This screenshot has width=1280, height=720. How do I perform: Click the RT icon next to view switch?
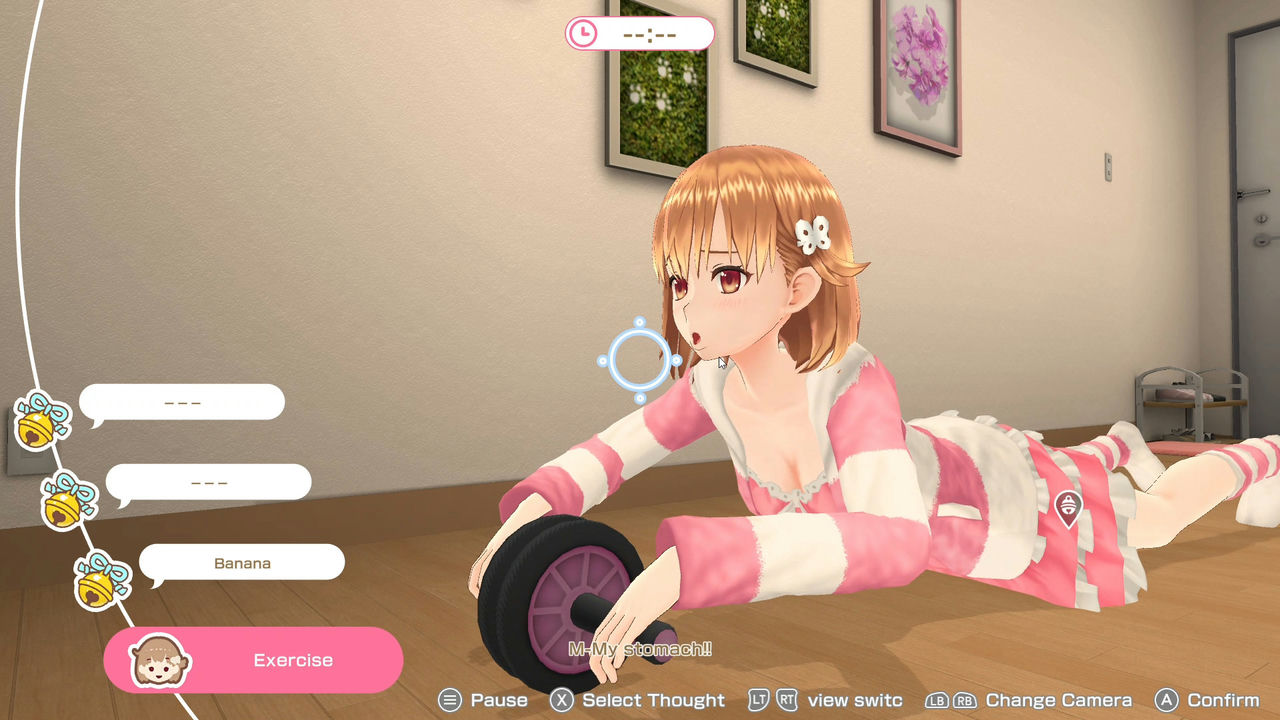(786, 700)
